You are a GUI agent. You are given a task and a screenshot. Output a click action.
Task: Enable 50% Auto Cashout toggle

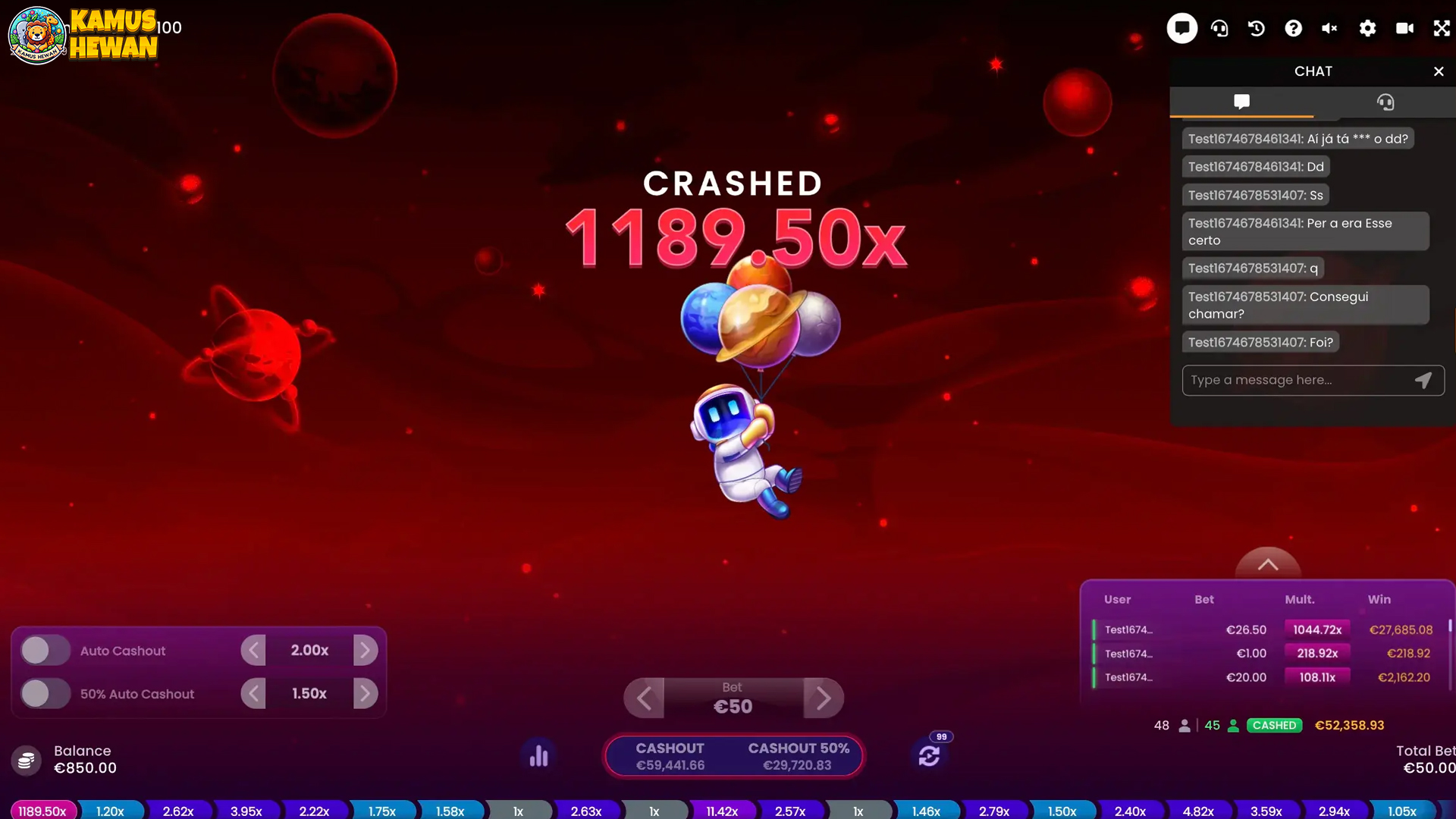tap(45, 693)
